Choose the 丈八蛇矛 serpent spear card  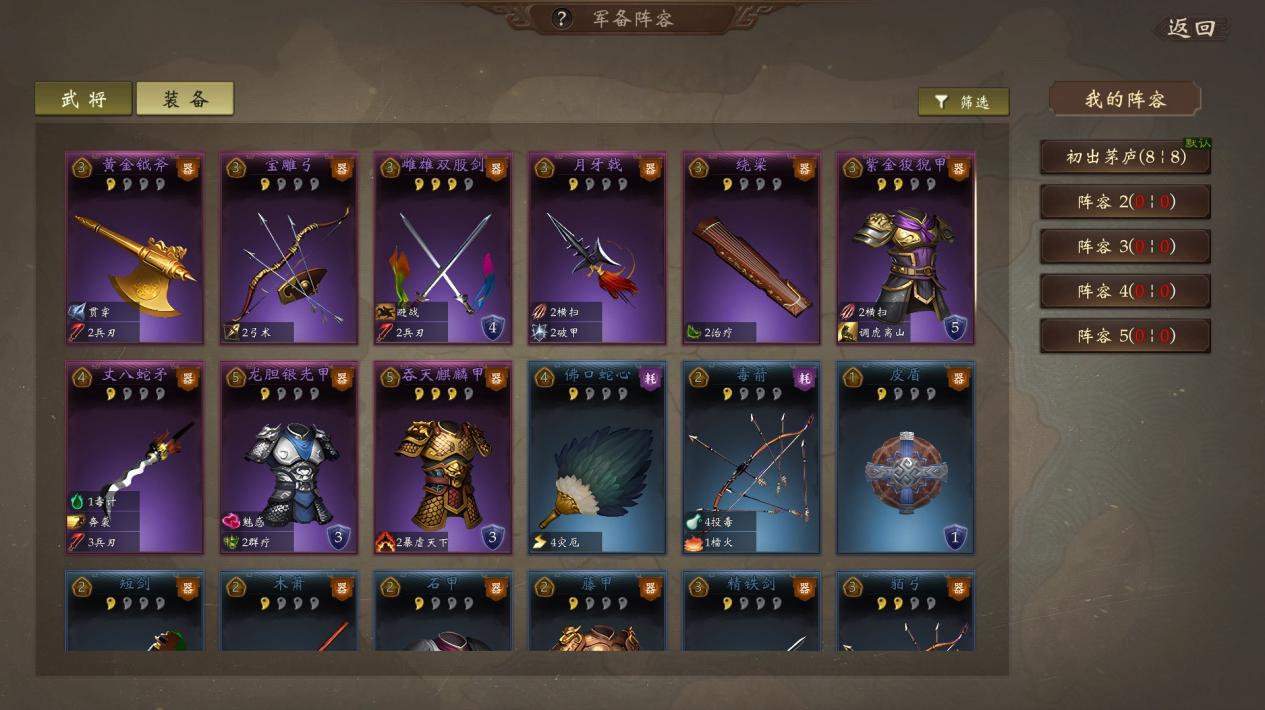(135, 458)
